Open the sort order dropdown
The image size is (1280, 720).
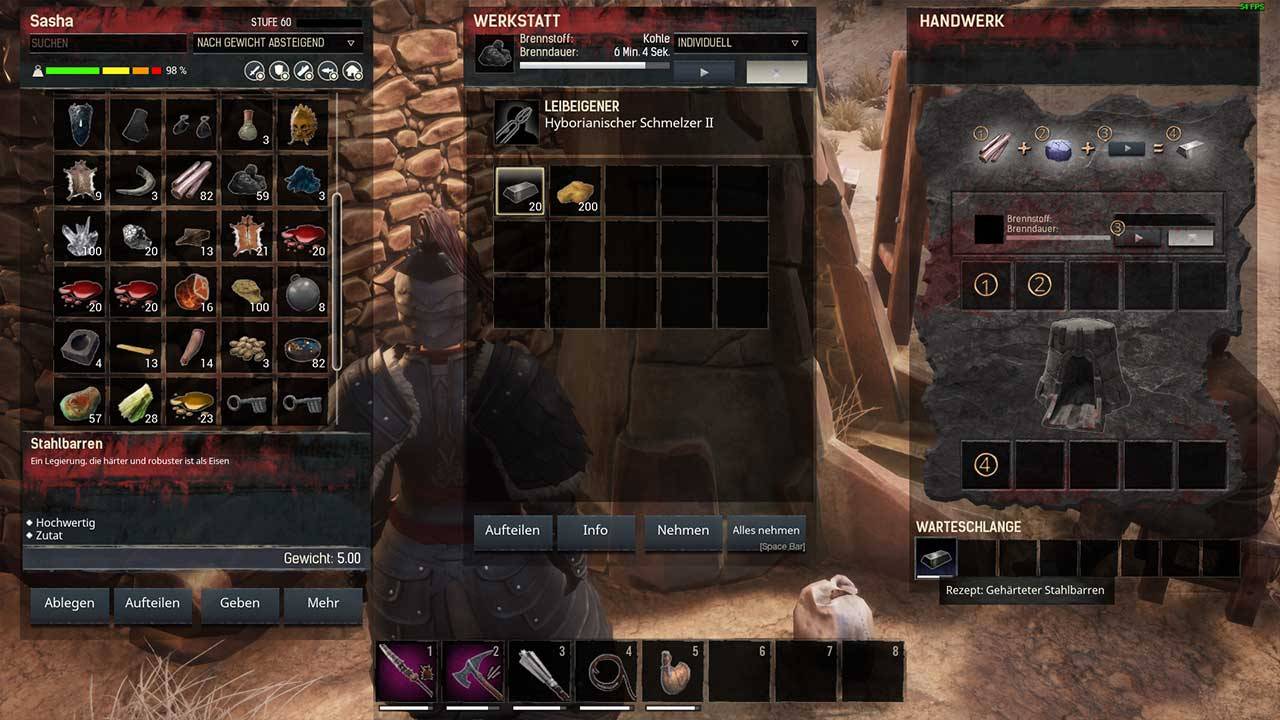pyautogui.click(x=276, y=43)
